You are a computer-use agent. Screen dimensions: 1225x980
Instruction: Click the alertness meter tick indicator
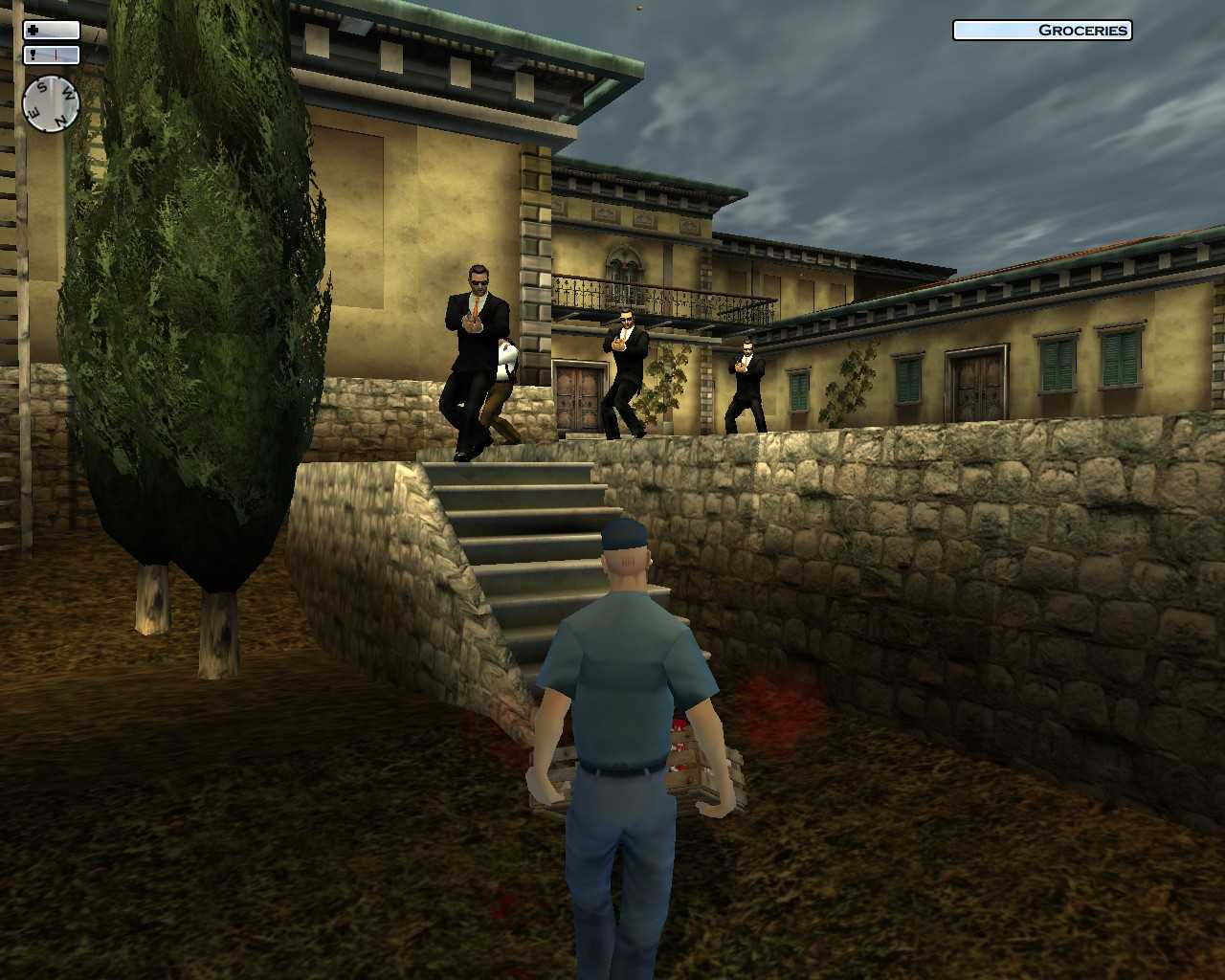[56, 55]
